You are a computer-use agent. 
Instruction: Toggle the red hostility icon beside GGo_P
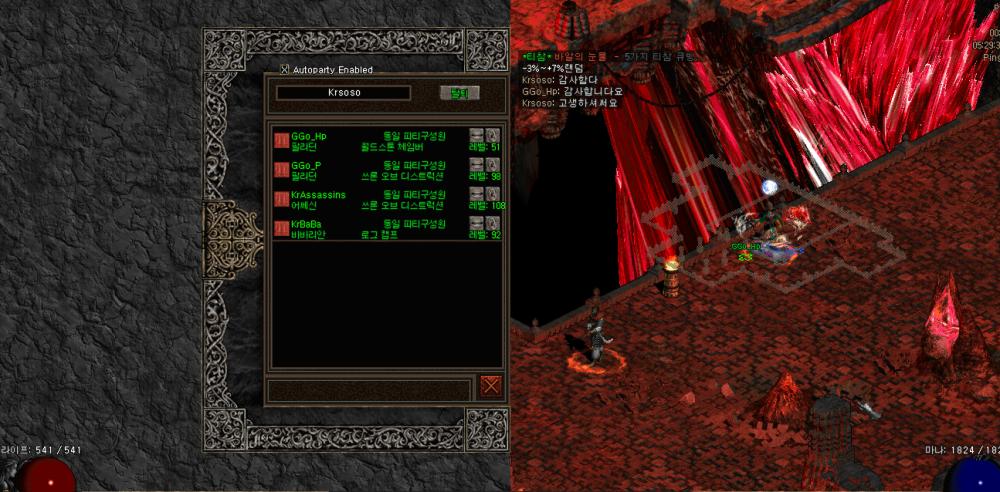[x=281, y=170]
